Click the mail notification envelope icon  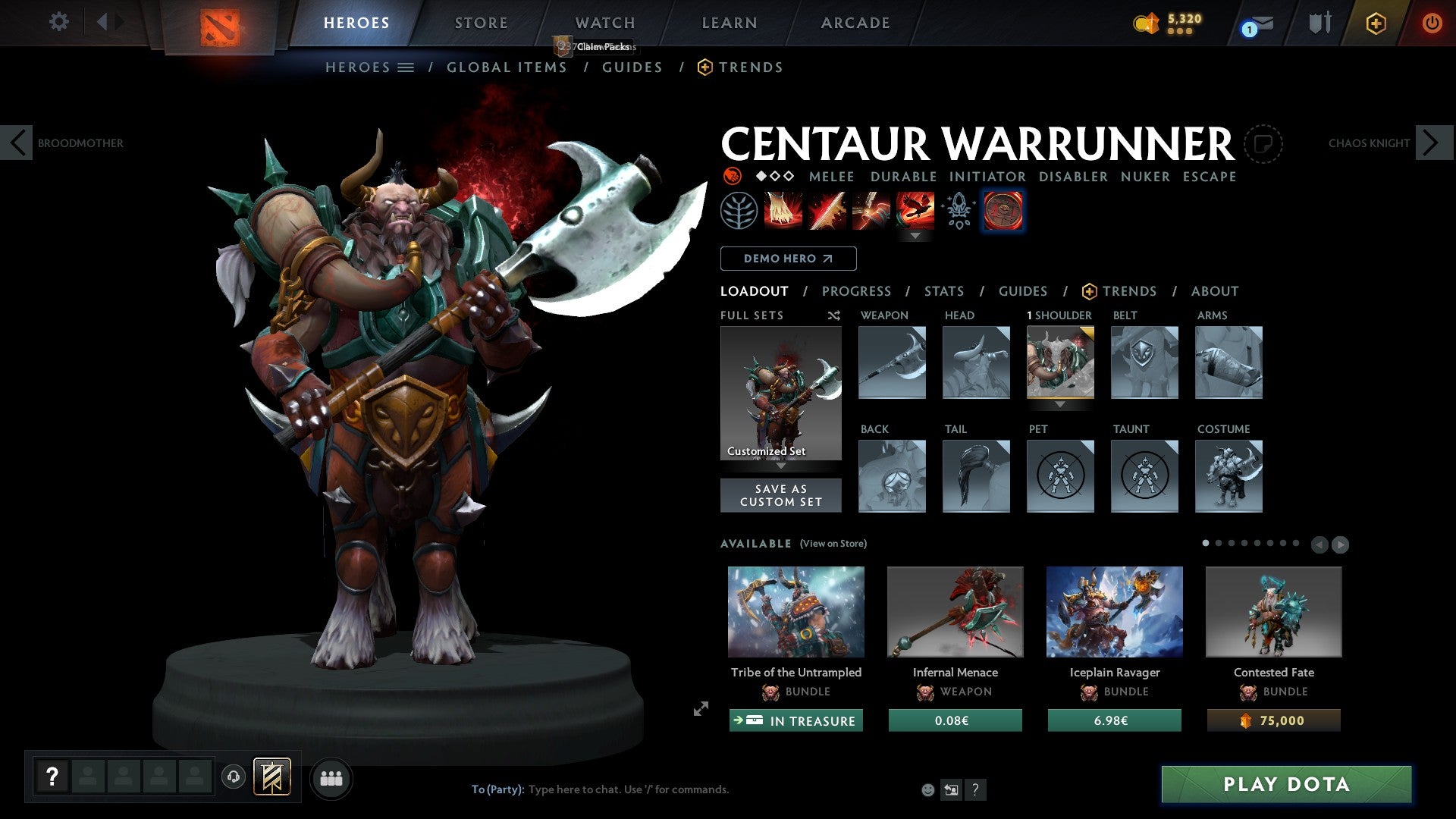[1262, 23]
